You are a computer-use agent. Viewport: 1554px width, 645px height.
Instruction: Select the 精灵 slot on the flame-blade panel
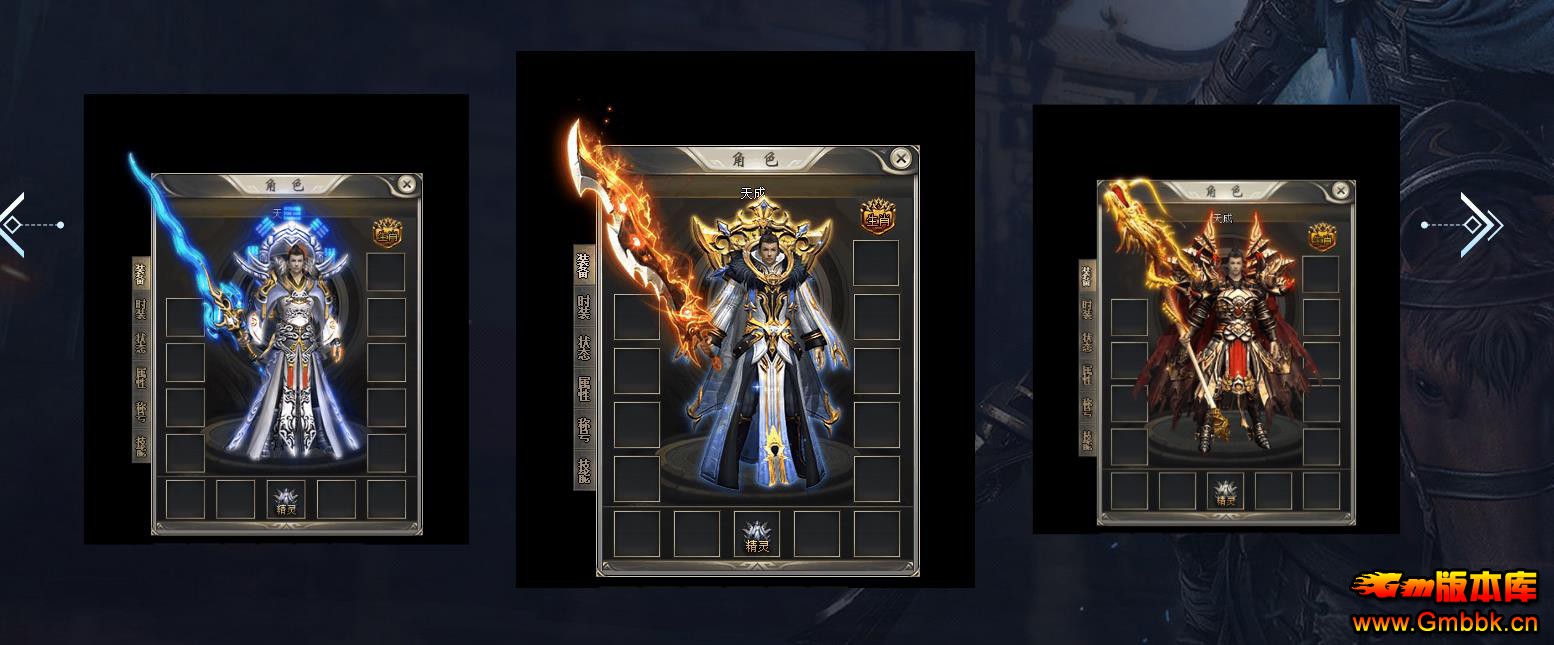[757, 534]
